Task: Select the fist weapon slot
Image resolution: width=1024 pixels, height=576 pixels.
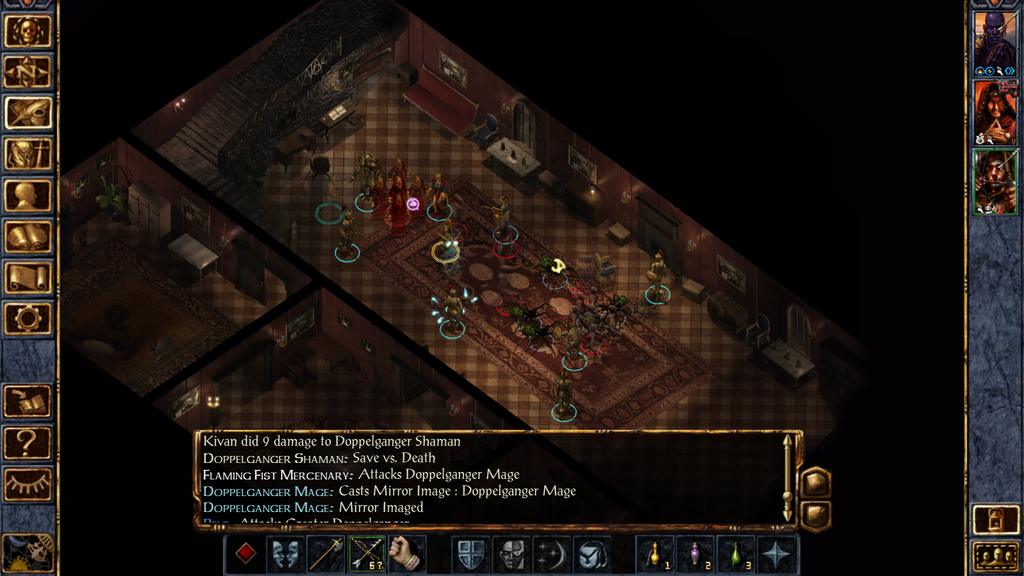Action: coord(407,553)
